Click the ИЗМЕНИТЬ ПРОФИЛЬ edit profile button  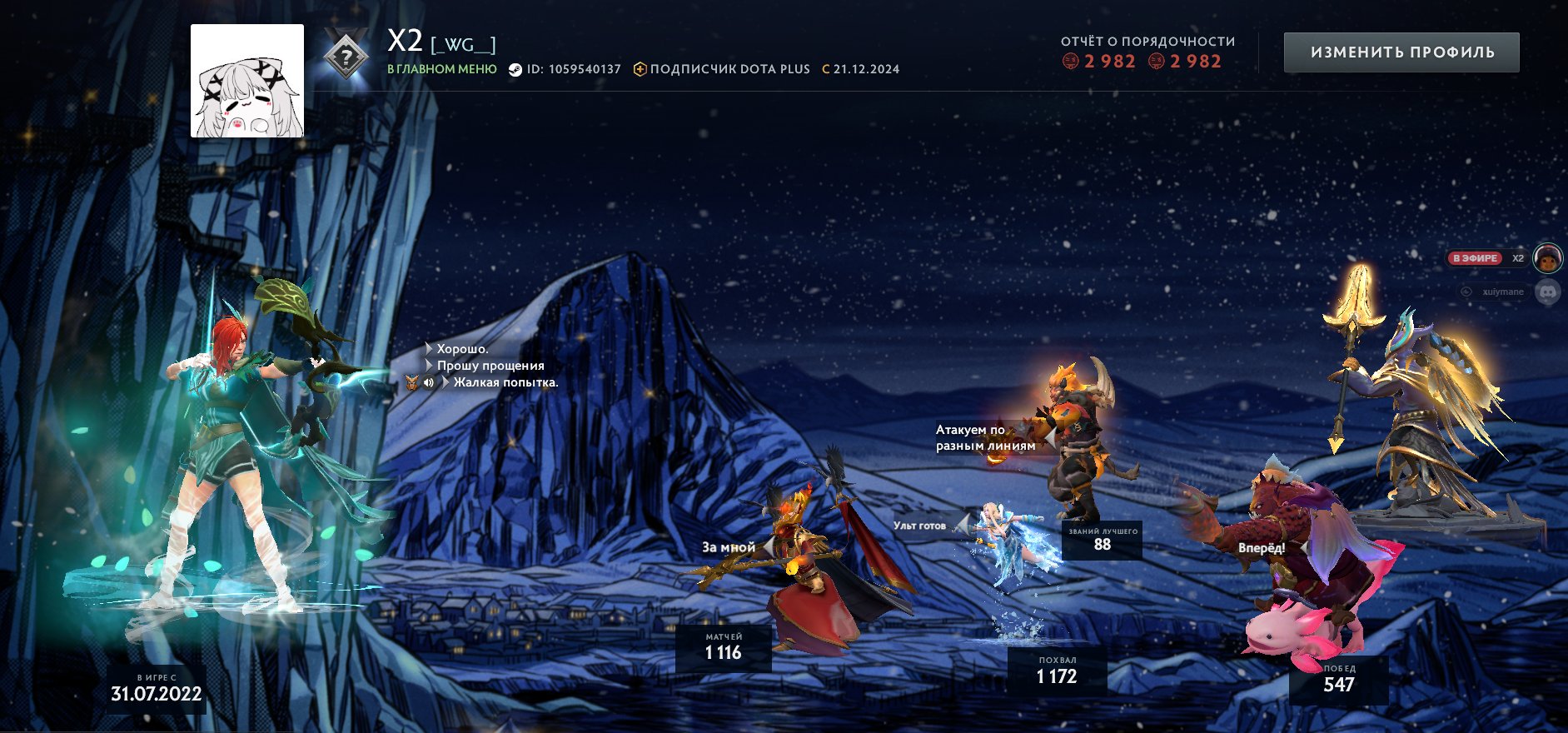coord(1401,52)
